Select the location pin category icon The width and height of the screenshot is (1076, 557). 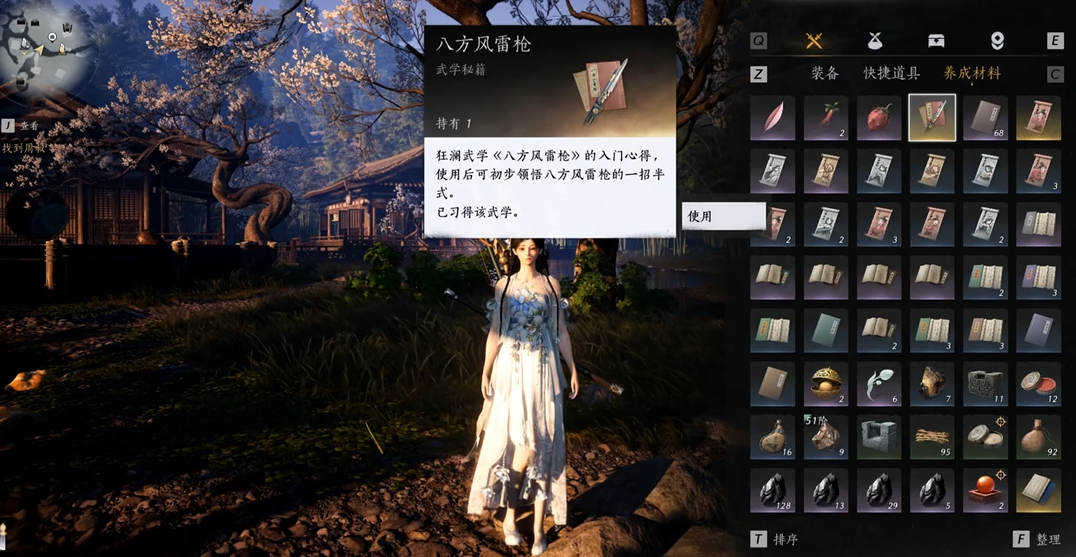point(997,41)
